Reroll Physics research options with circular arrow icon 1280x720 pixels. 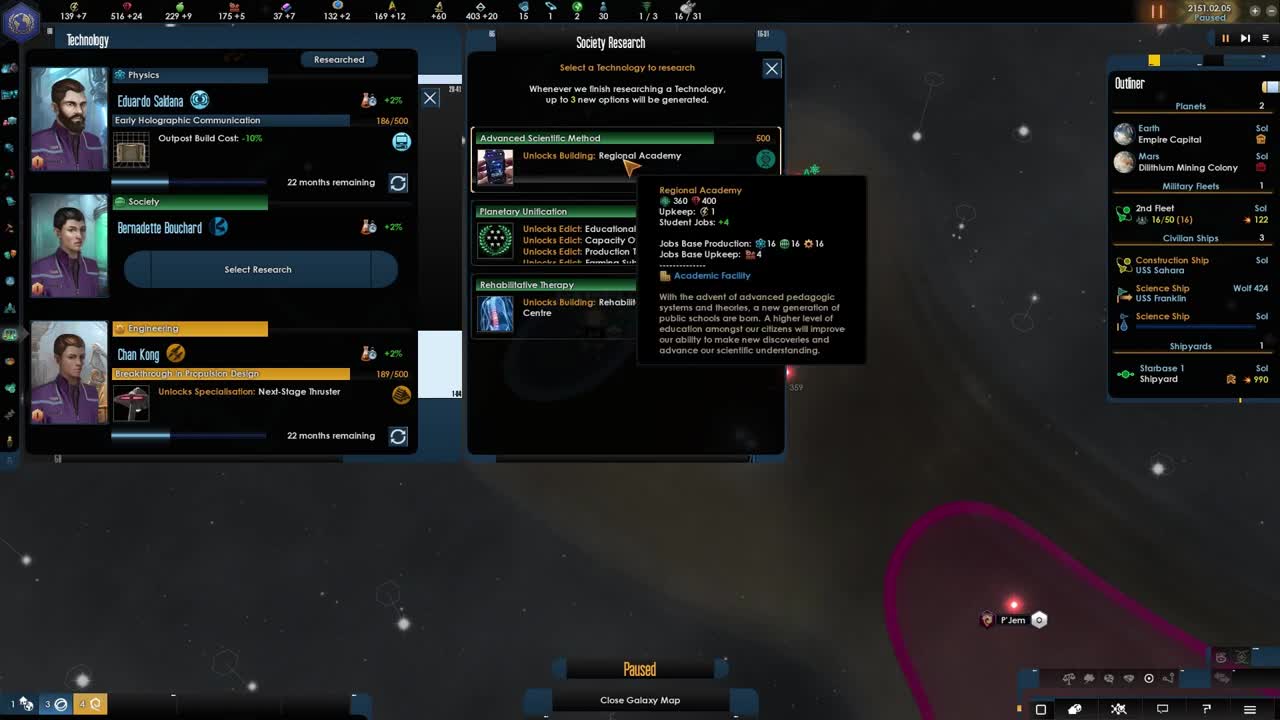point(398,183)
